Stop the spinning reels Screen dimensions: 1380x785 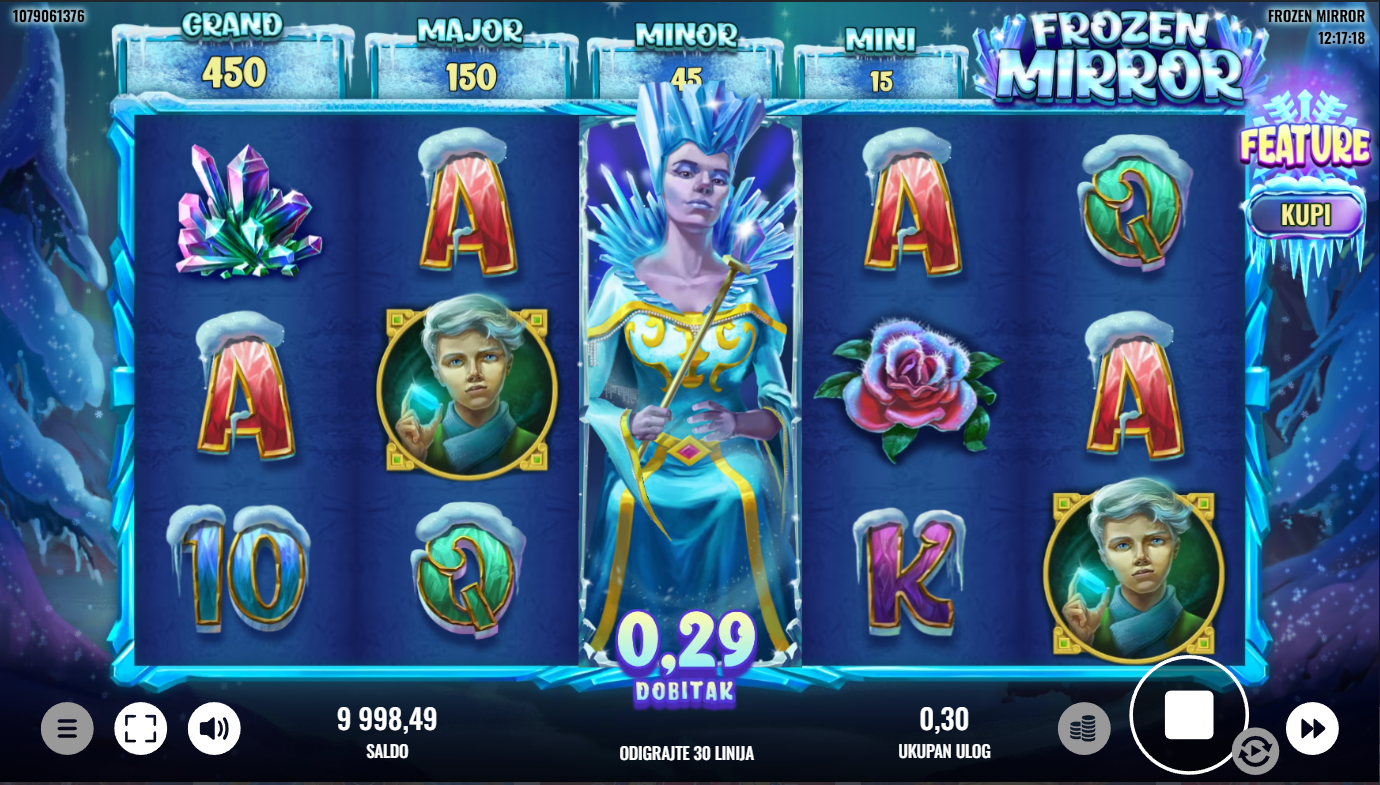tap(1189, 715)
